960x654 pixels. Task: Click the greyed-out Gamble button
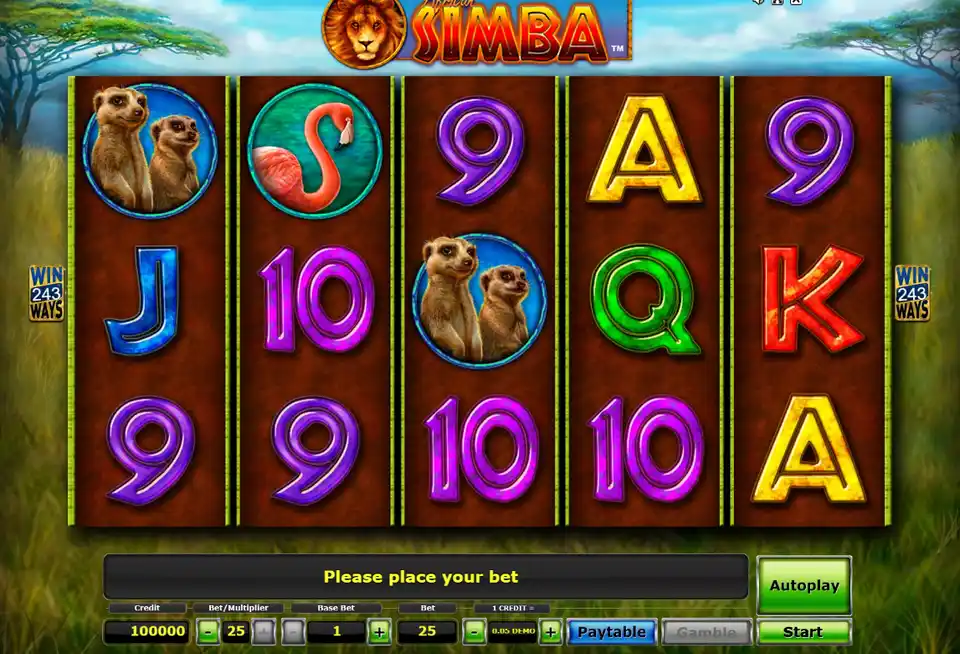coord(708,632)
